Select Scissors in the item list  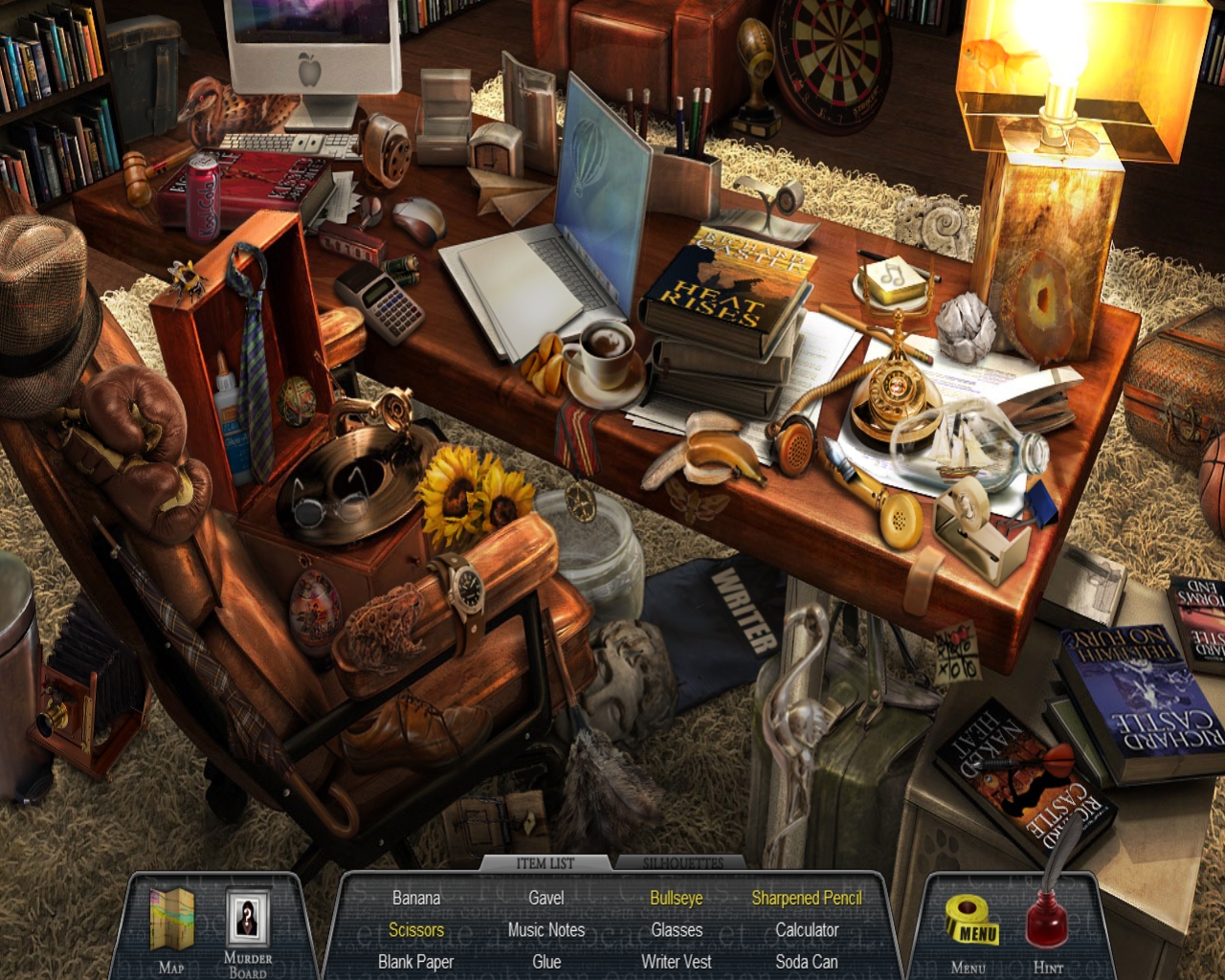coord(416,930)
